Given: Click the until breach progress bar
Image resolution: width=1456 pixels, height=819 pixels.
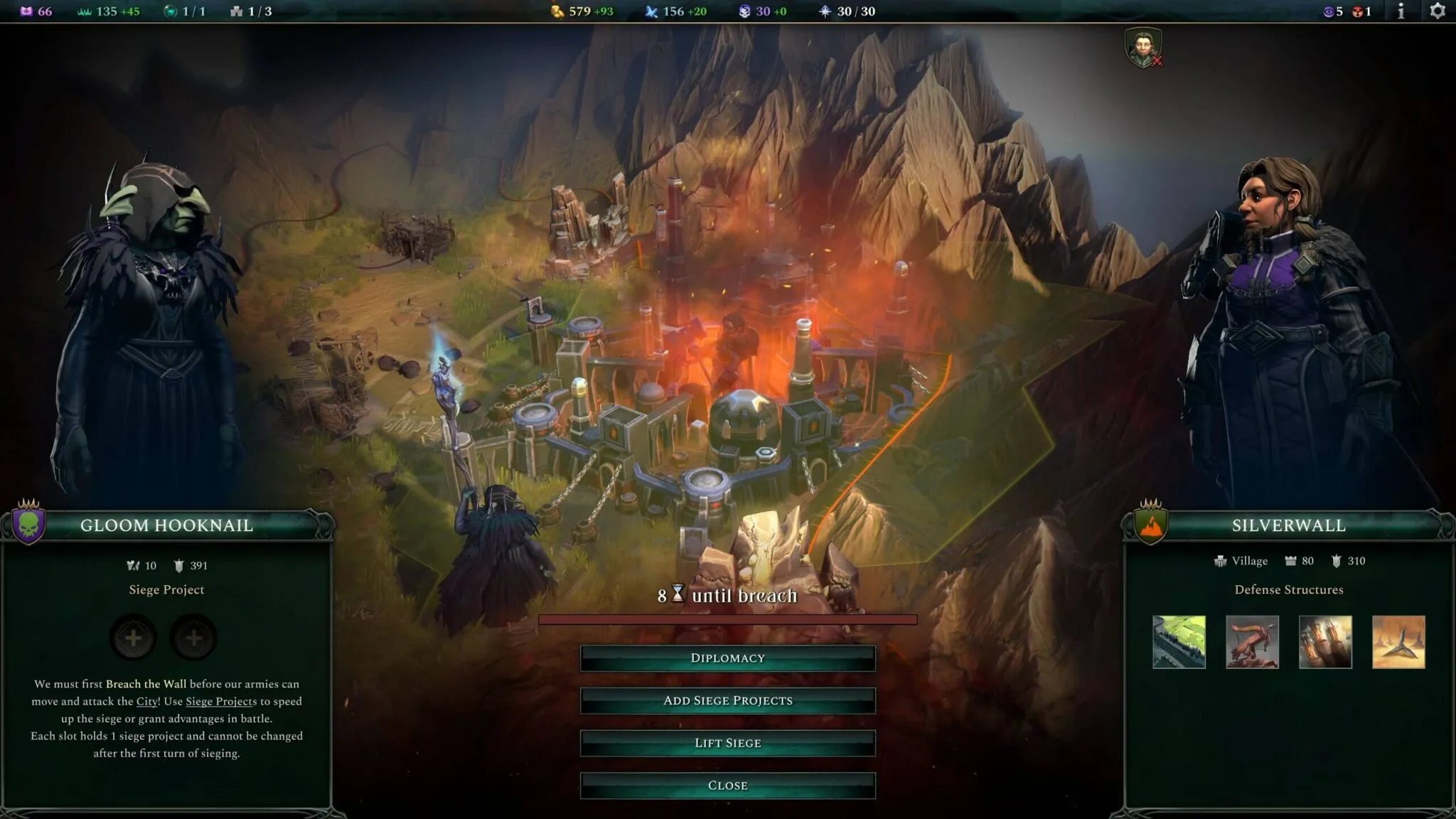Looking at the screenshot, I should (728, 618).
